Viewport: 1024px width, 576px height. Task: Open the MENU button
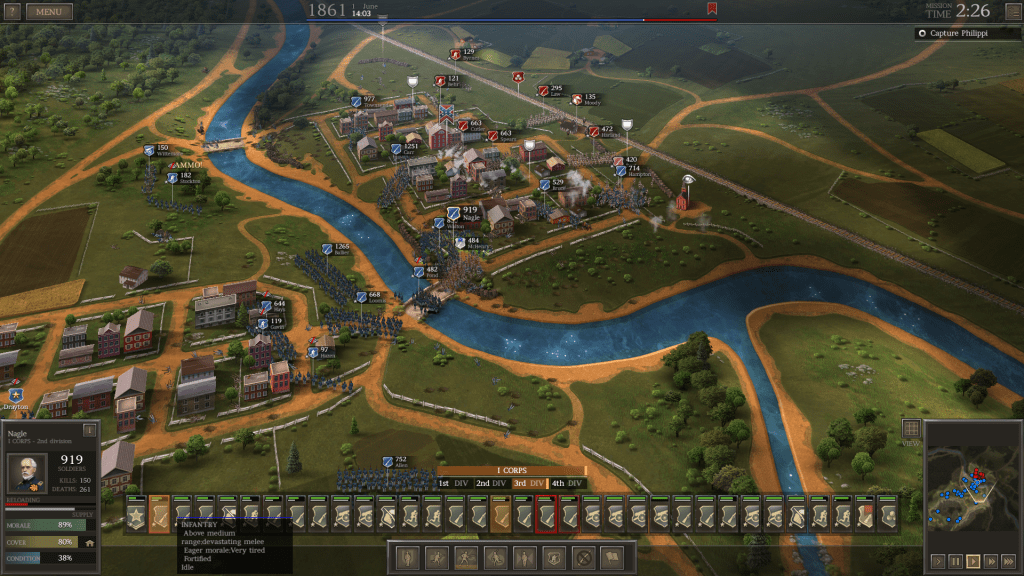click(49, 12)
